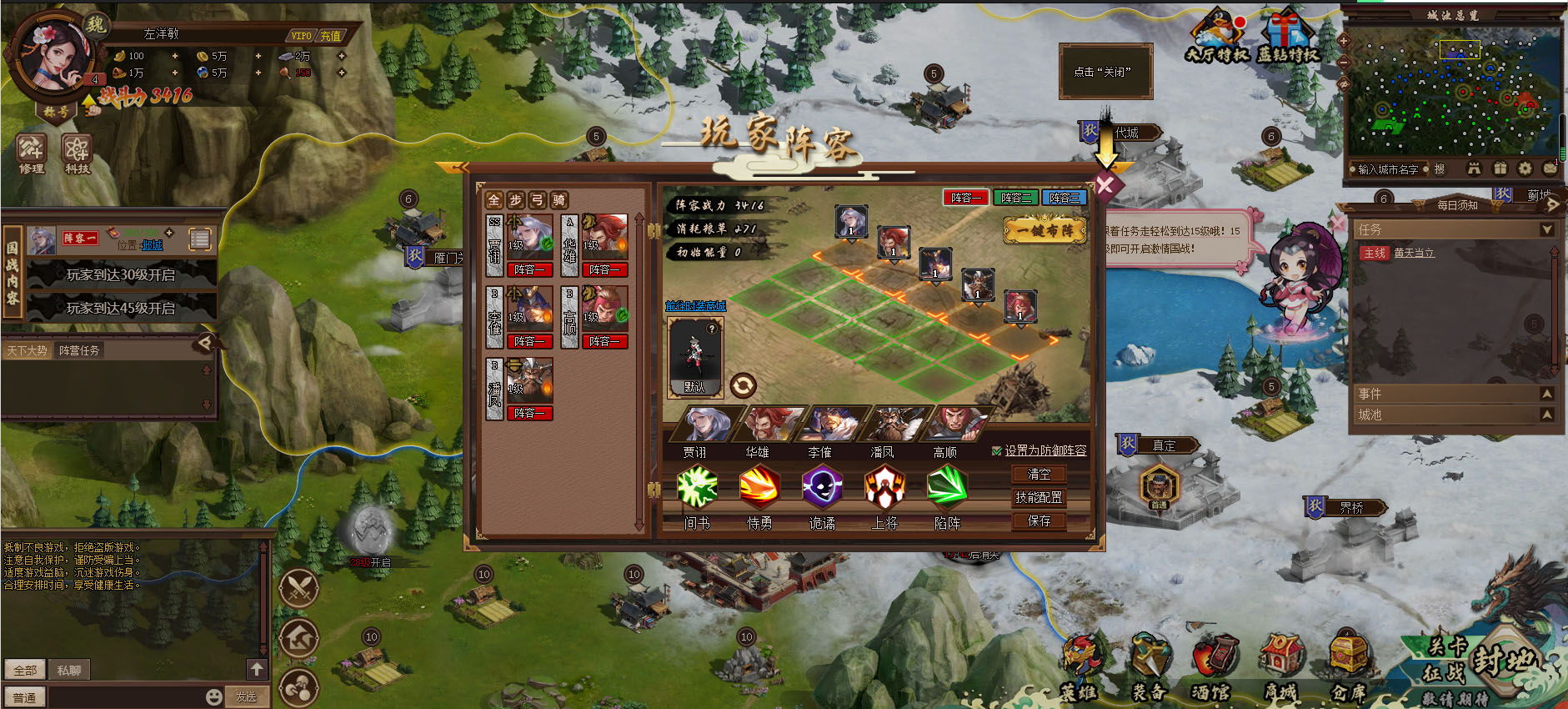The image size is (1568, 709).
Task: Close the player formation window
Action: [1105, 185]
